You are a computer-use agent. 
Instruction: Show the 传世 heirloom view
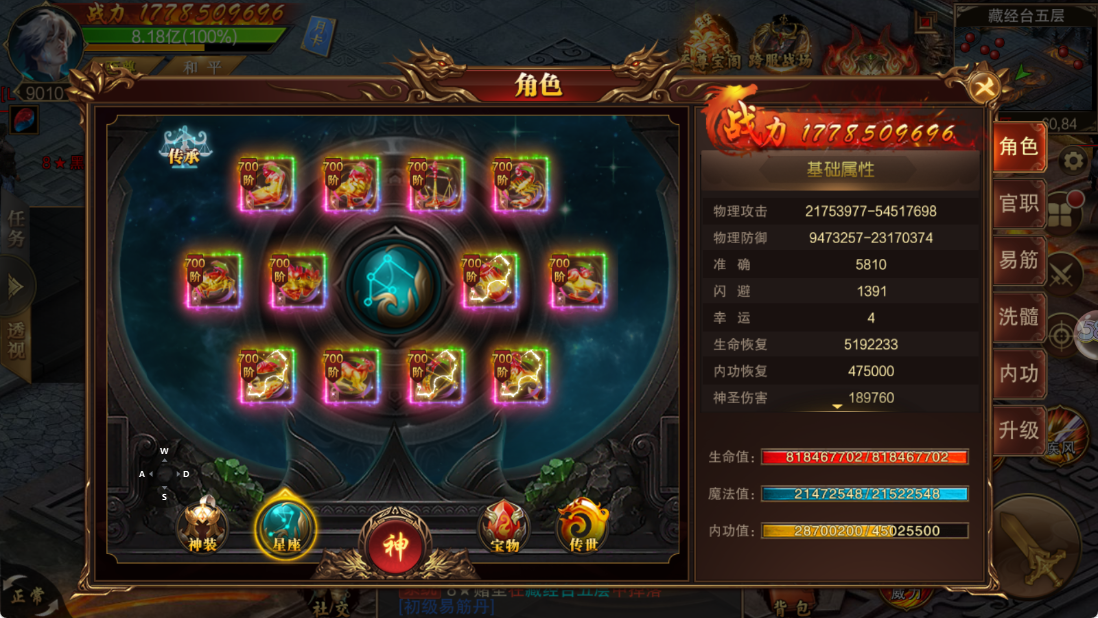pyautogui.click(x=583, y=526)
